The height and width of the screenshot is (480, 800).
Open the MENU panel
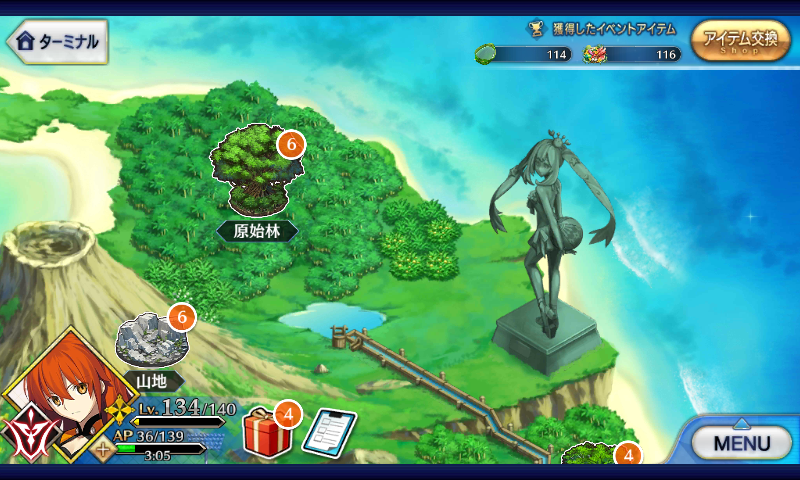pos(741,441)
